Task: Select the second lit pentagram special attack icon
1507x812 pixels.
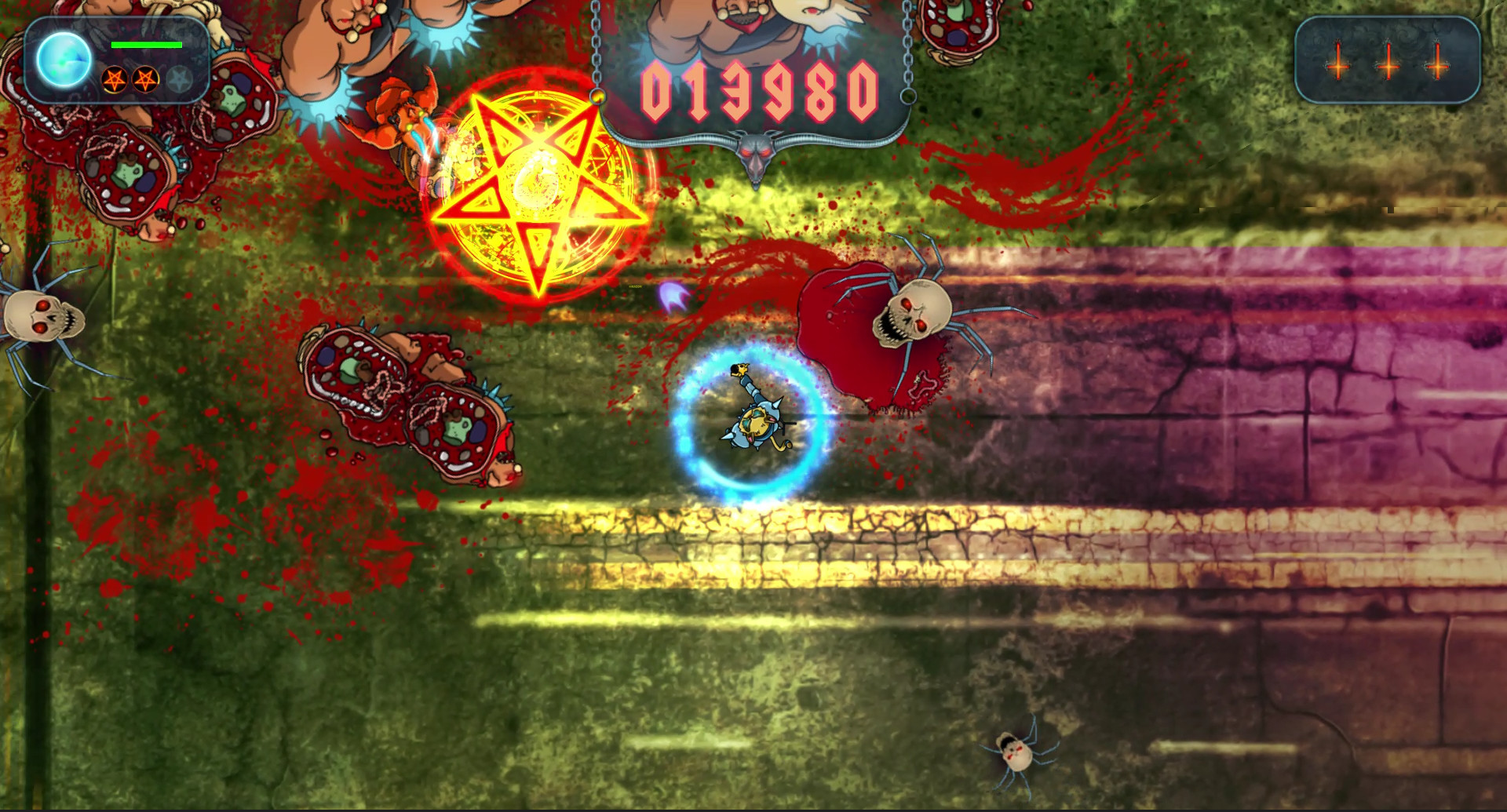Action: pos(144,78)
